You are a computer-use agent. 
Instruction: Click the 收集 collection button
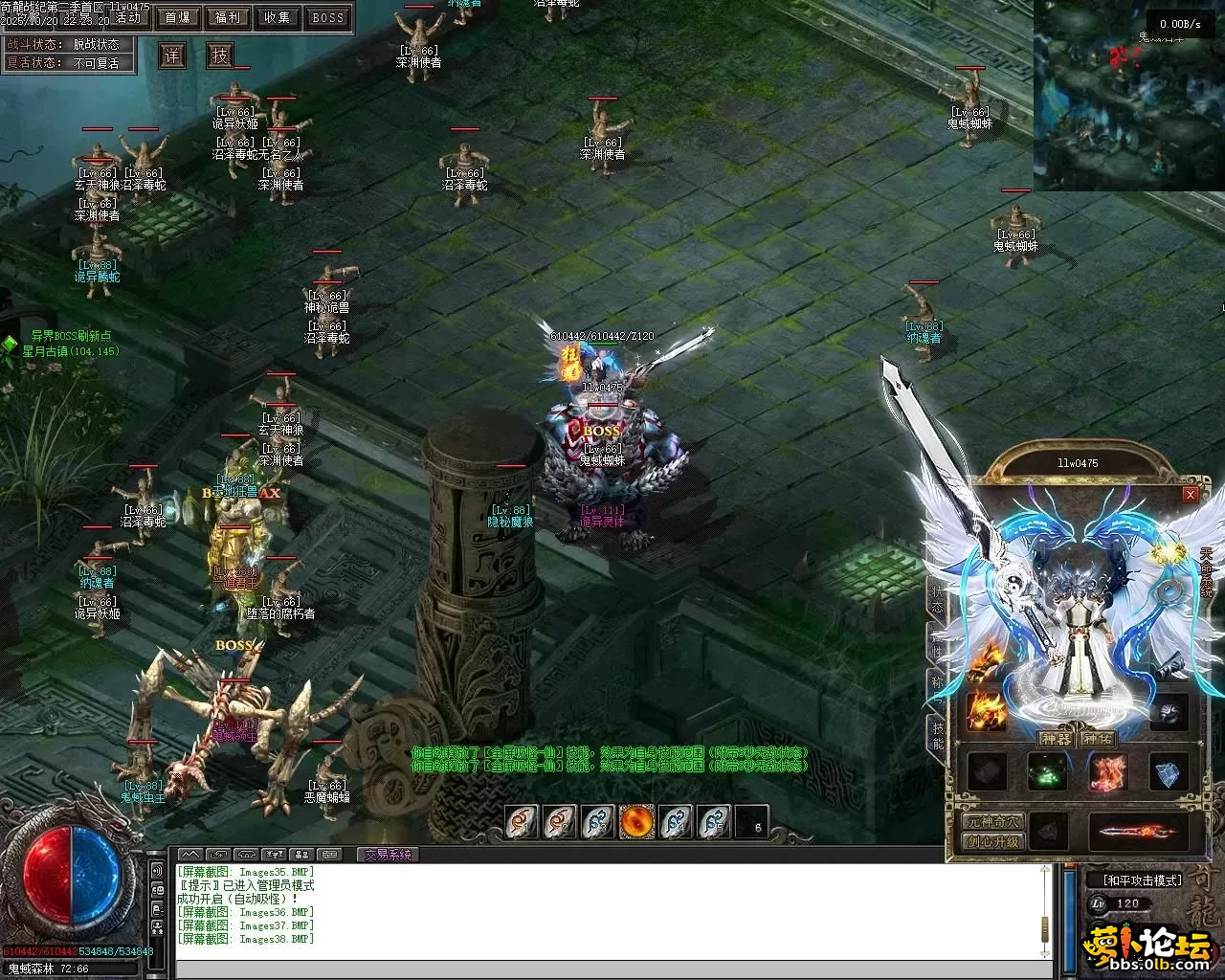278,17
